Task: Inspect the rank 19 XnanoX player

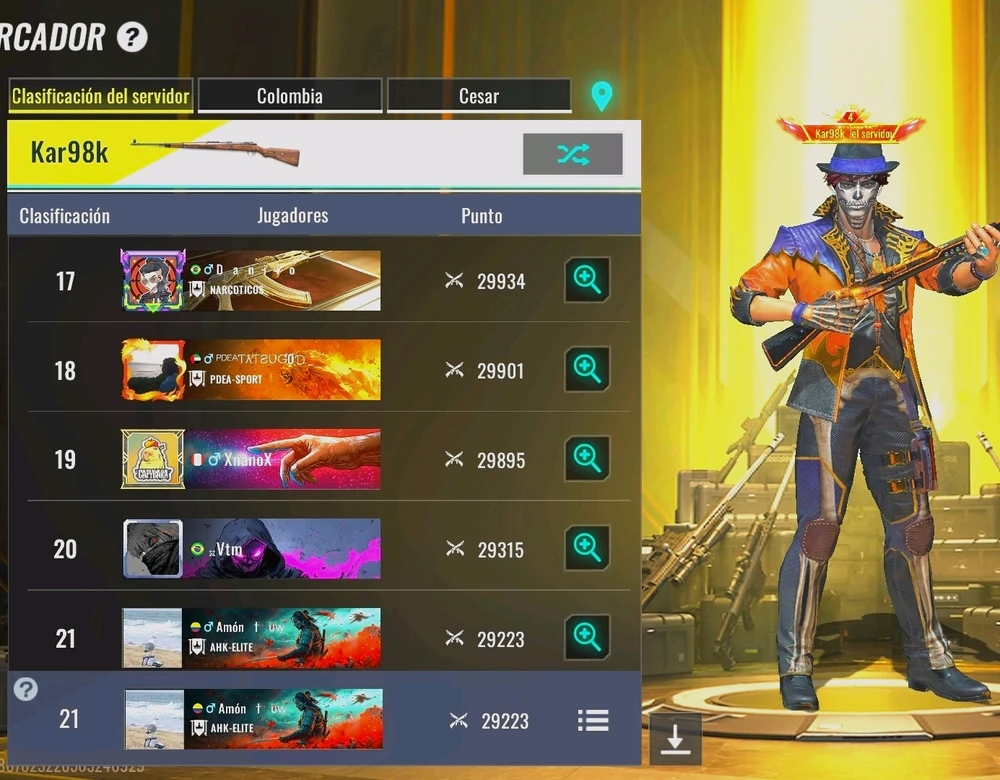Action: 588,459
